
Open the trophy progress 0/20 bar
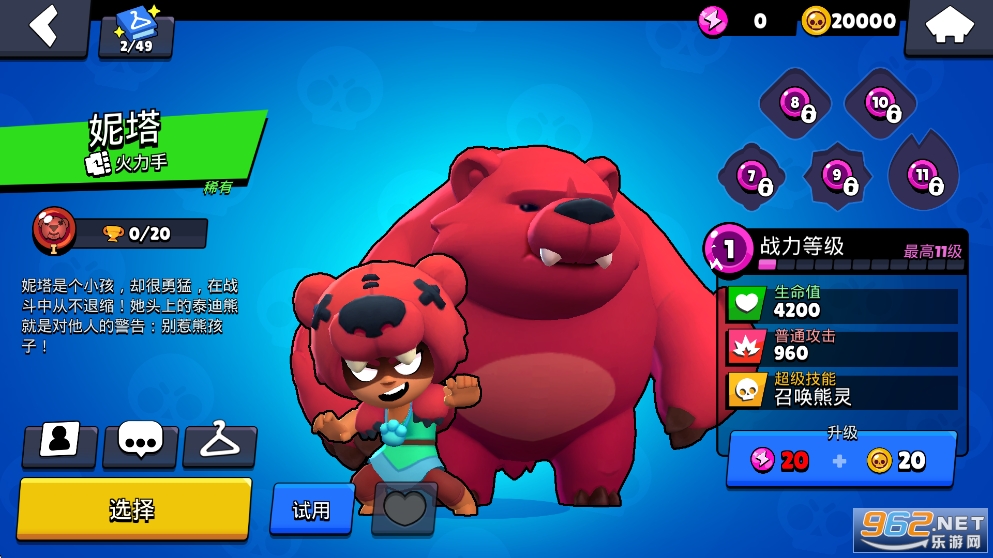[x=138, y=233]
